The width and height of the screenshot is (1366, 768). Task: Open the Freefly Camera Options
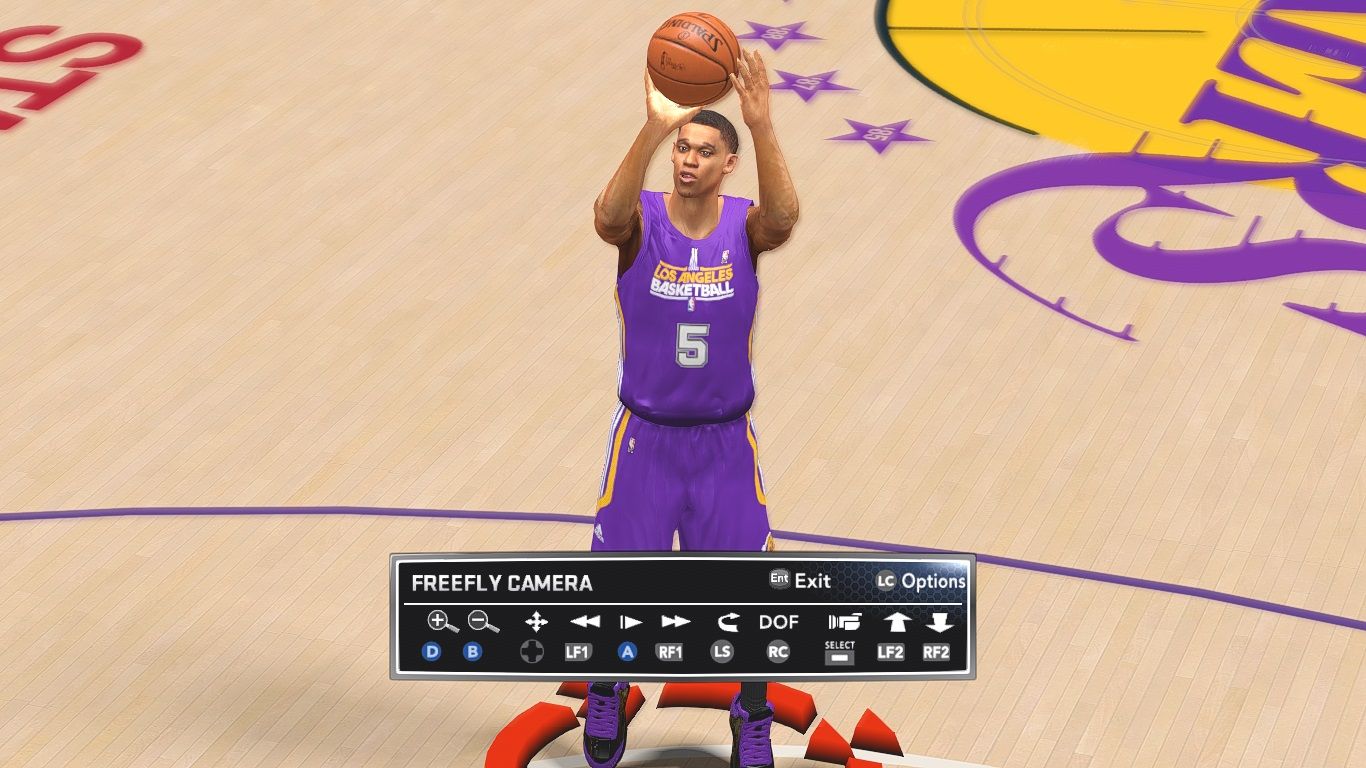click(921, 580)
